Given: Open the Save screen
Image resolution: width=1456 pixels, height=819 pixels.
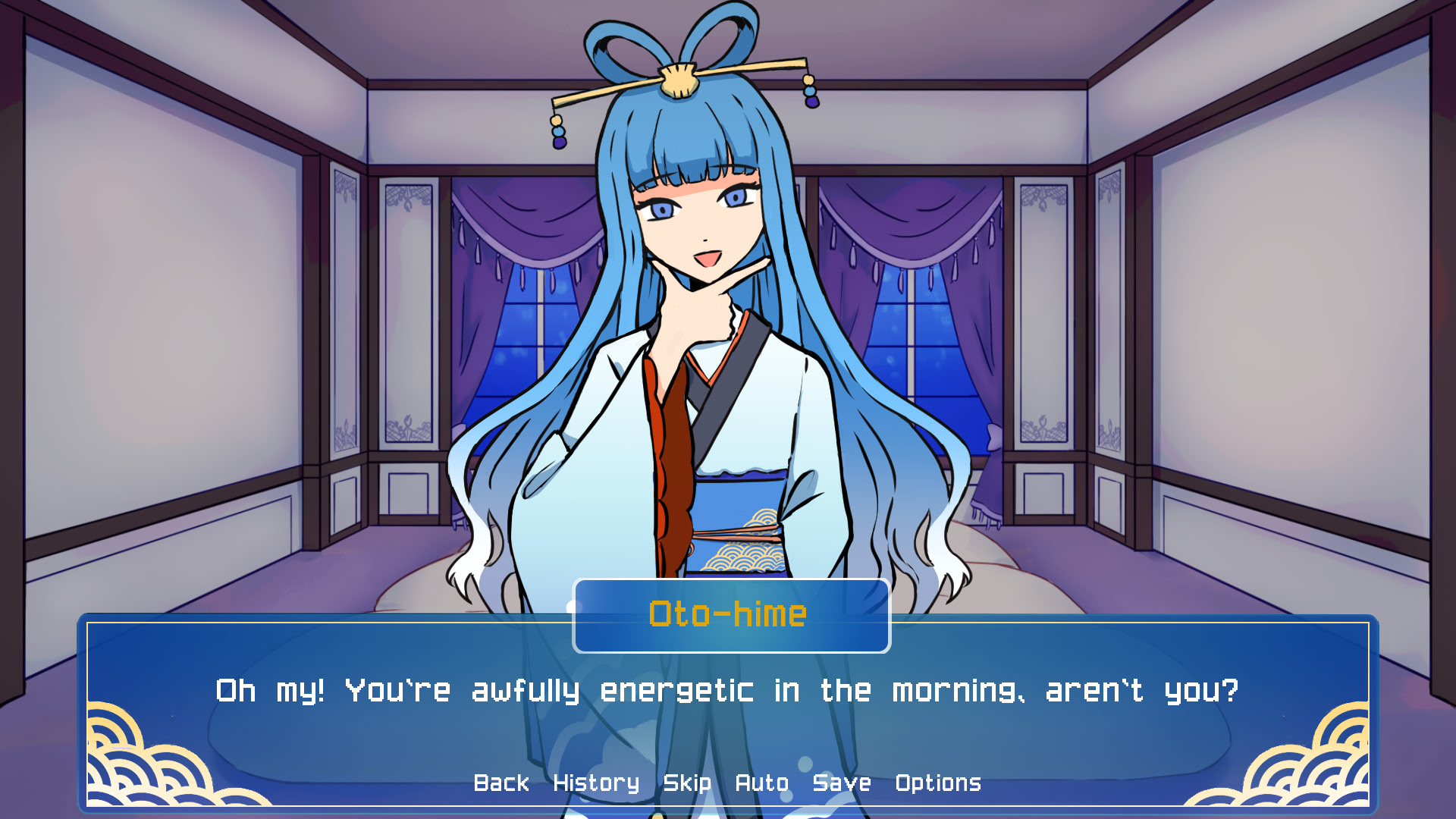Looking at the screenshot, I should point(840,783).
